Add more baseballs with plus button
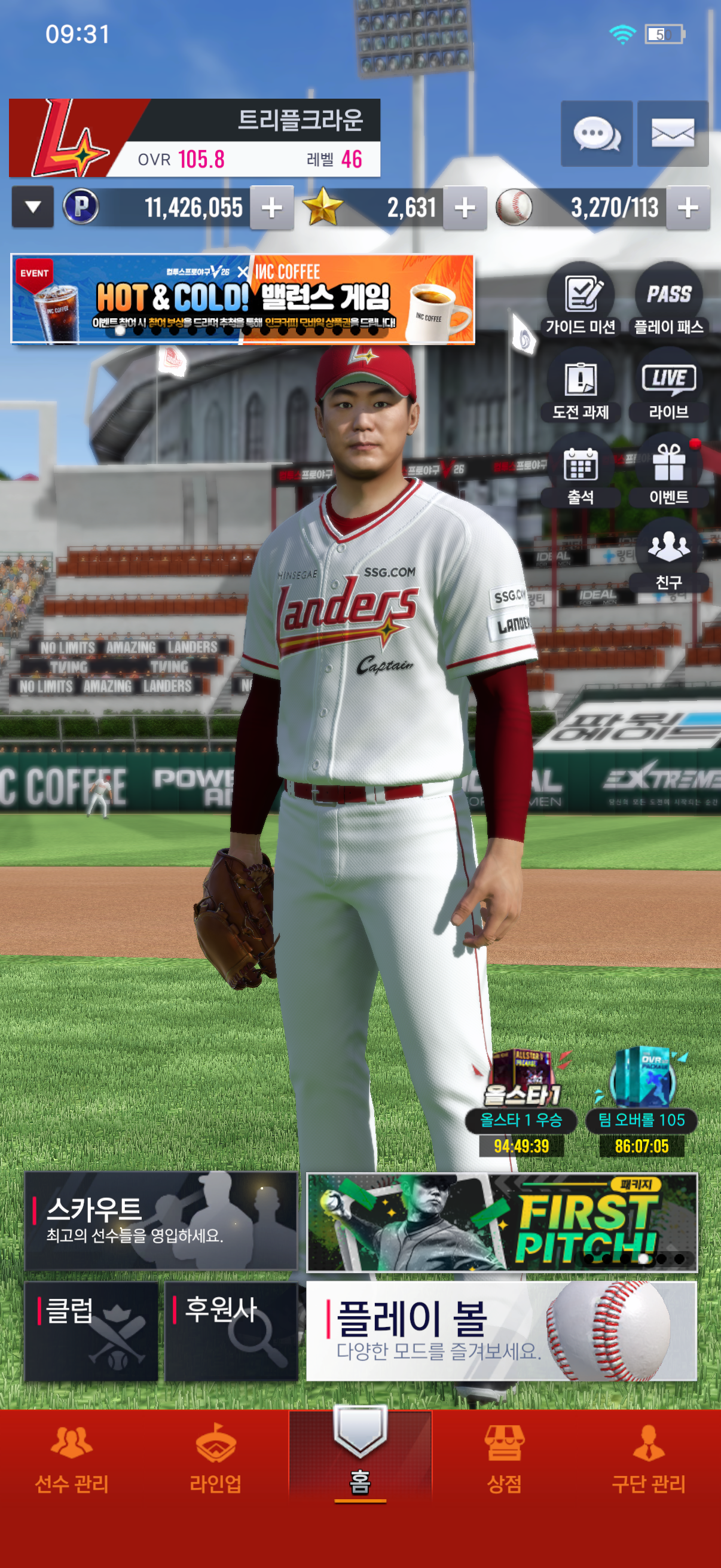721x1568 pixels. (688, 208)
